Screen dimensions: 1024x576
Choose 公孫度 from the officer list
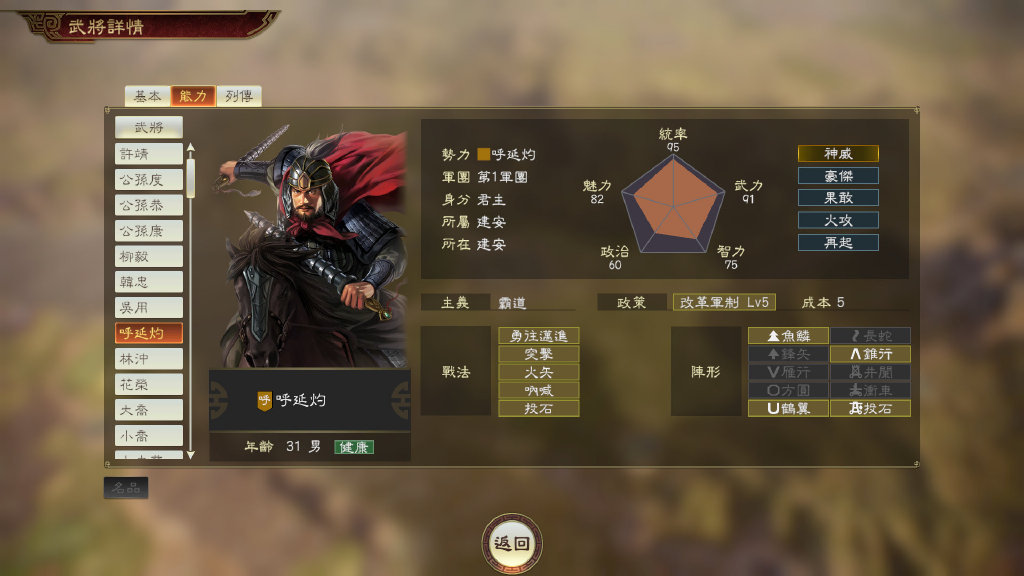tap(148, 180)
